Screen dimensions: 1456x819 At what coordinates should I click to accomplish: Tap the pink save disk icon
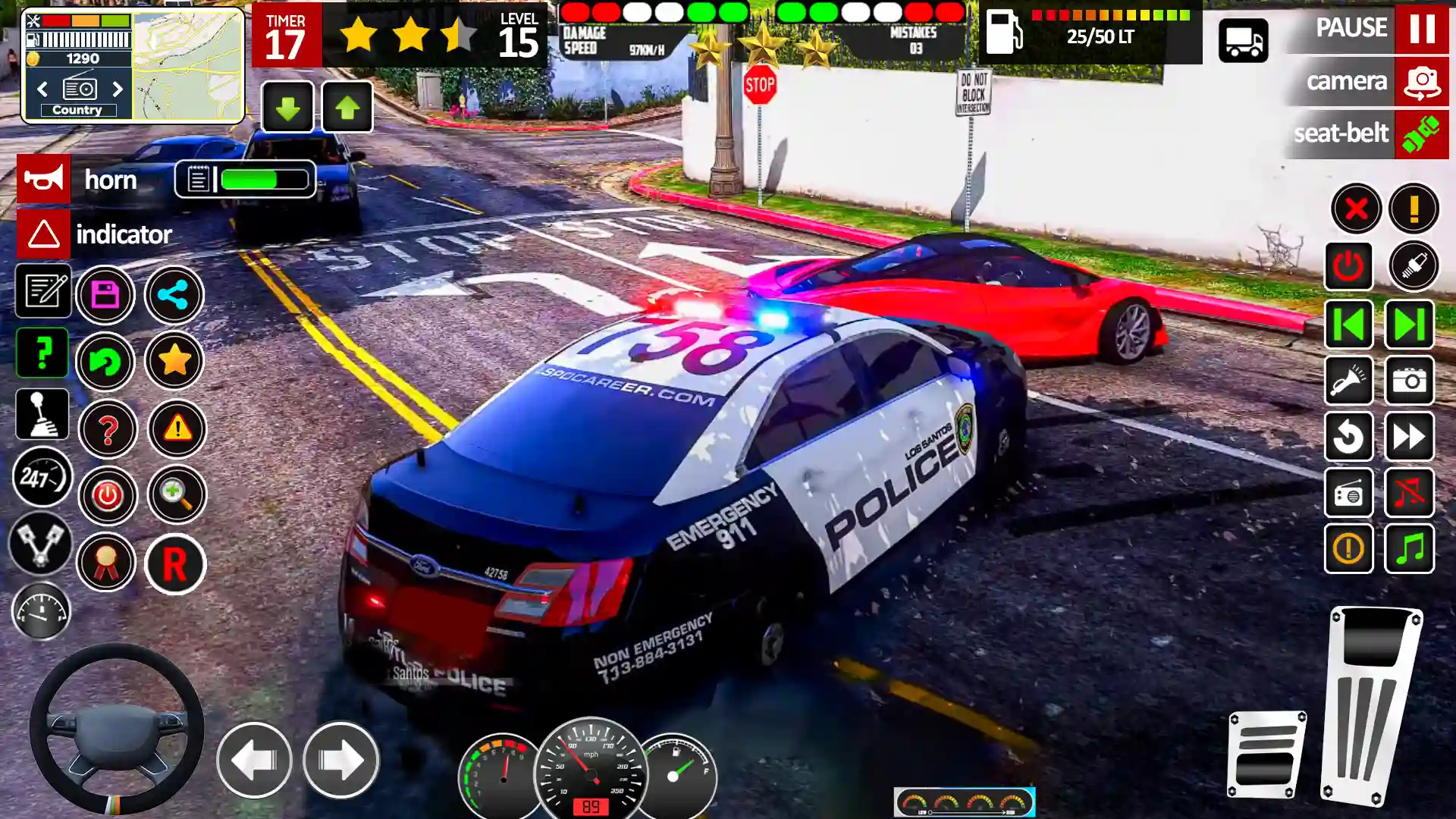pos(105,295)
